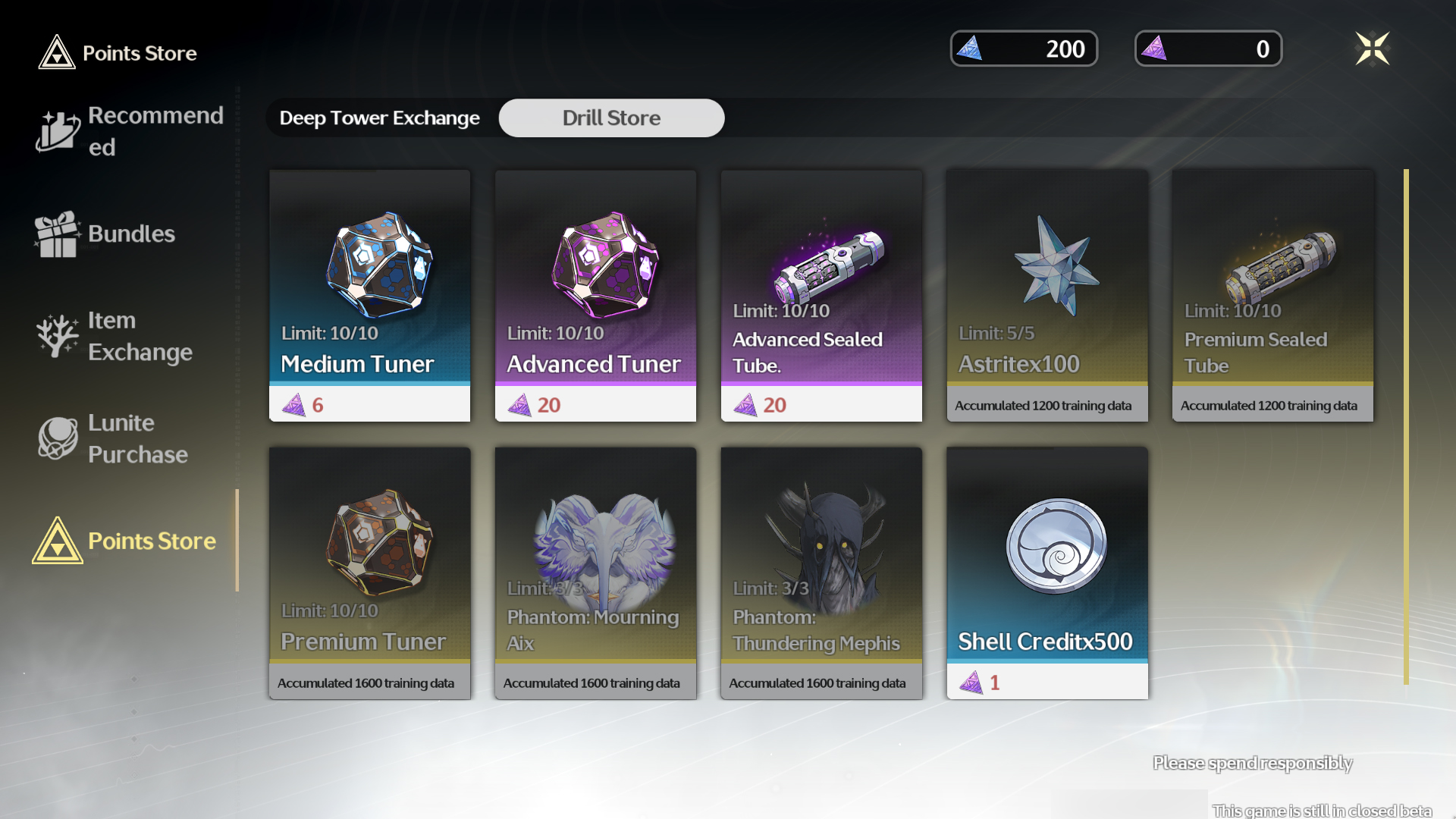Switch to Deep Tower Exchange tab
The height and width of the screenshot is (819, 1456).
(380, 118)
